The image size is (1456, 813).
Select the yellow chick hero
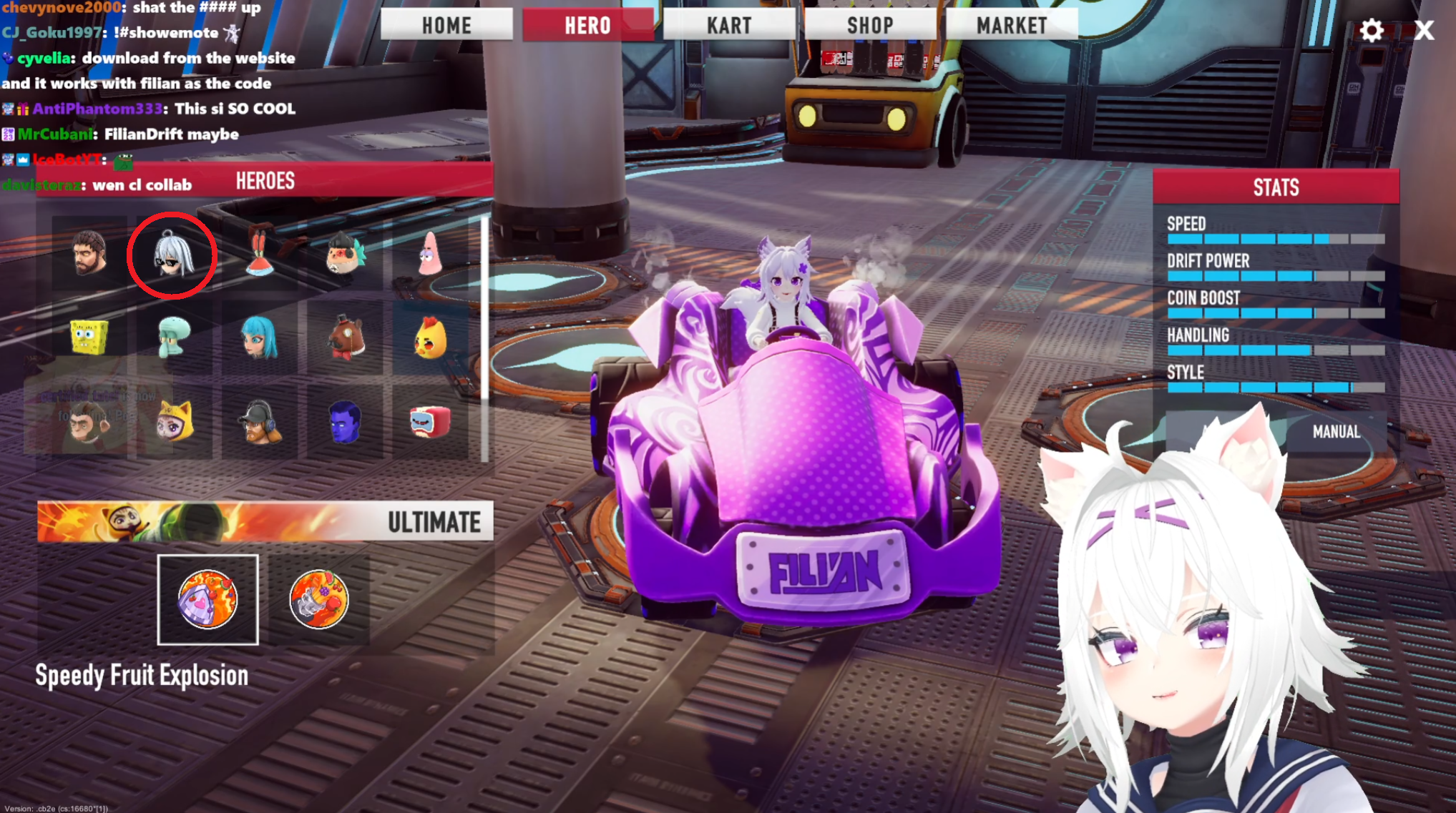(x=429, y=337)
